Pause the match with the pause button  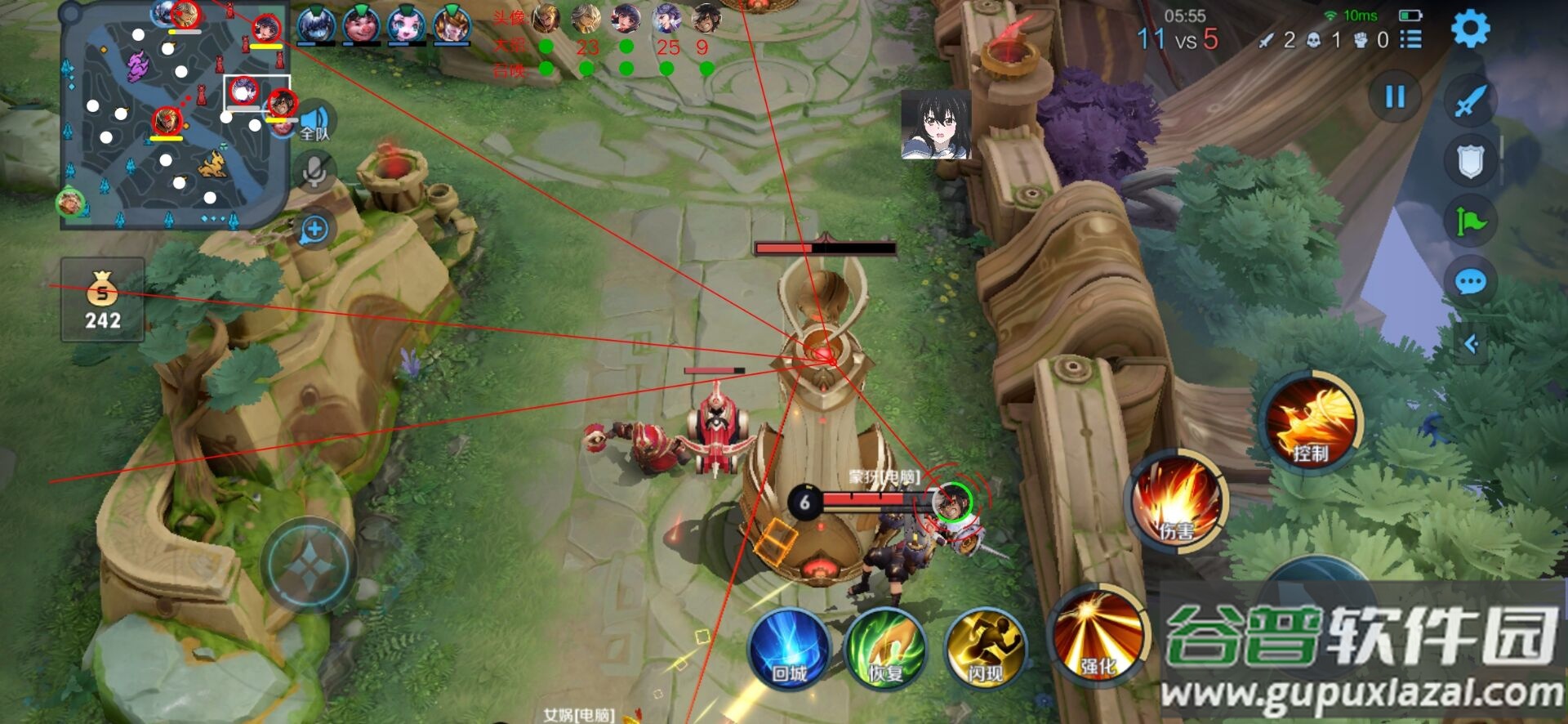click(x=1395, y=97)
